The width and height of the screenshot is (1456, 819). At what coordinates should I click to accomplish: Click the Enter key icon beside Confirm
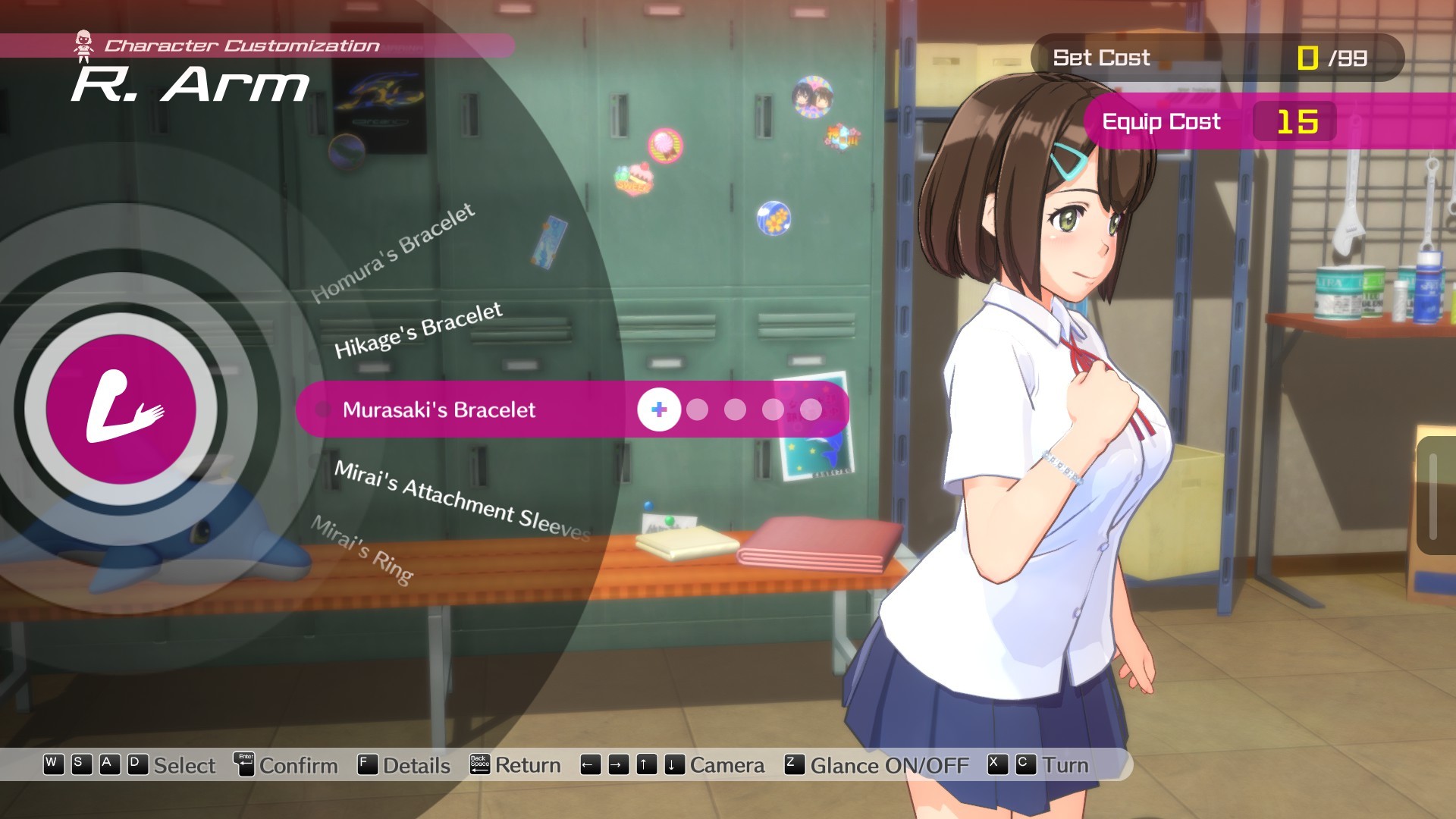(243, 765)
